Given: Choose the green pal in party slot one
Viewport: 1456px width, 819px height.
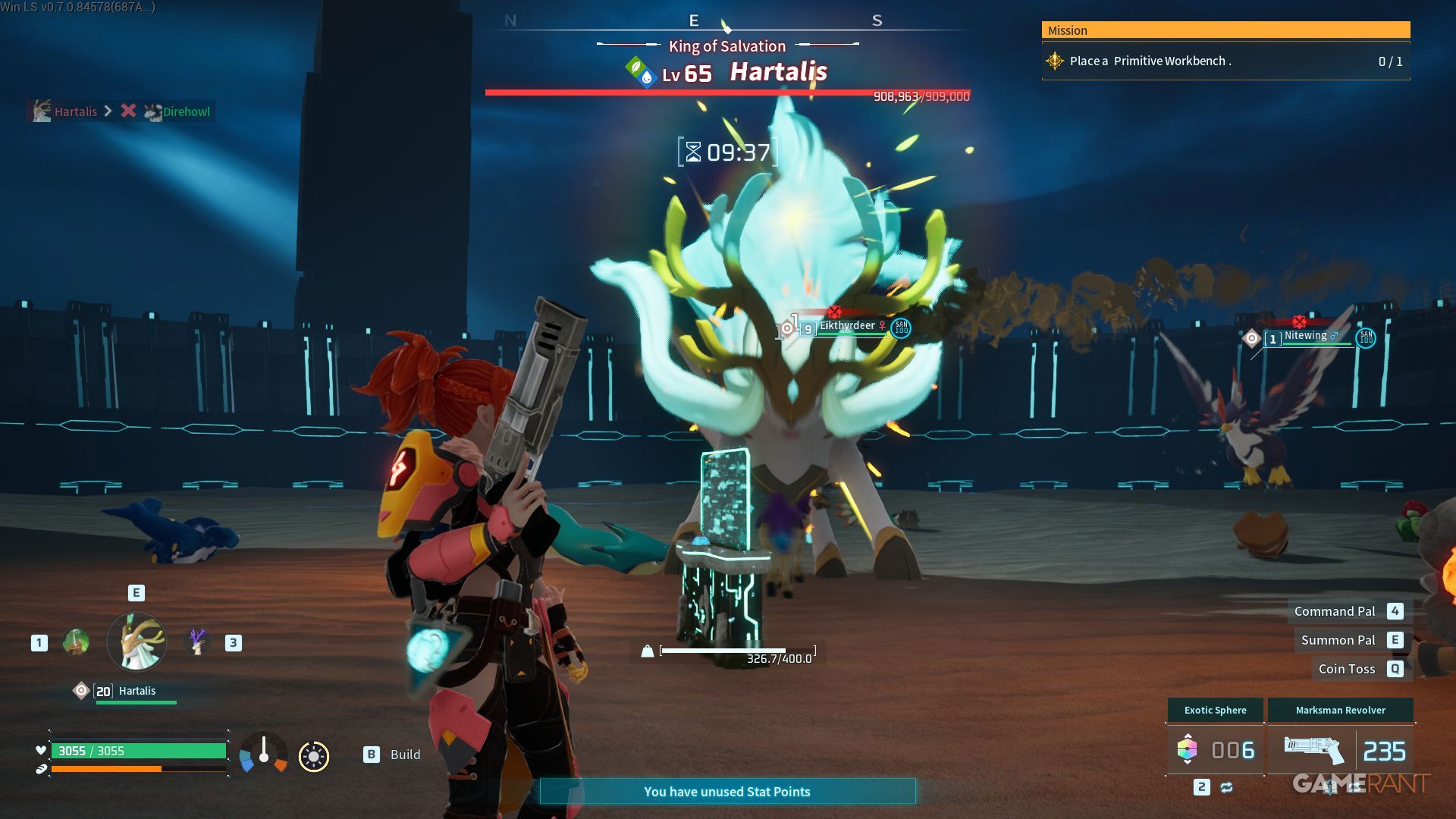Looking at the screenshot, I should pyautogui.click(x=76, y=642).
